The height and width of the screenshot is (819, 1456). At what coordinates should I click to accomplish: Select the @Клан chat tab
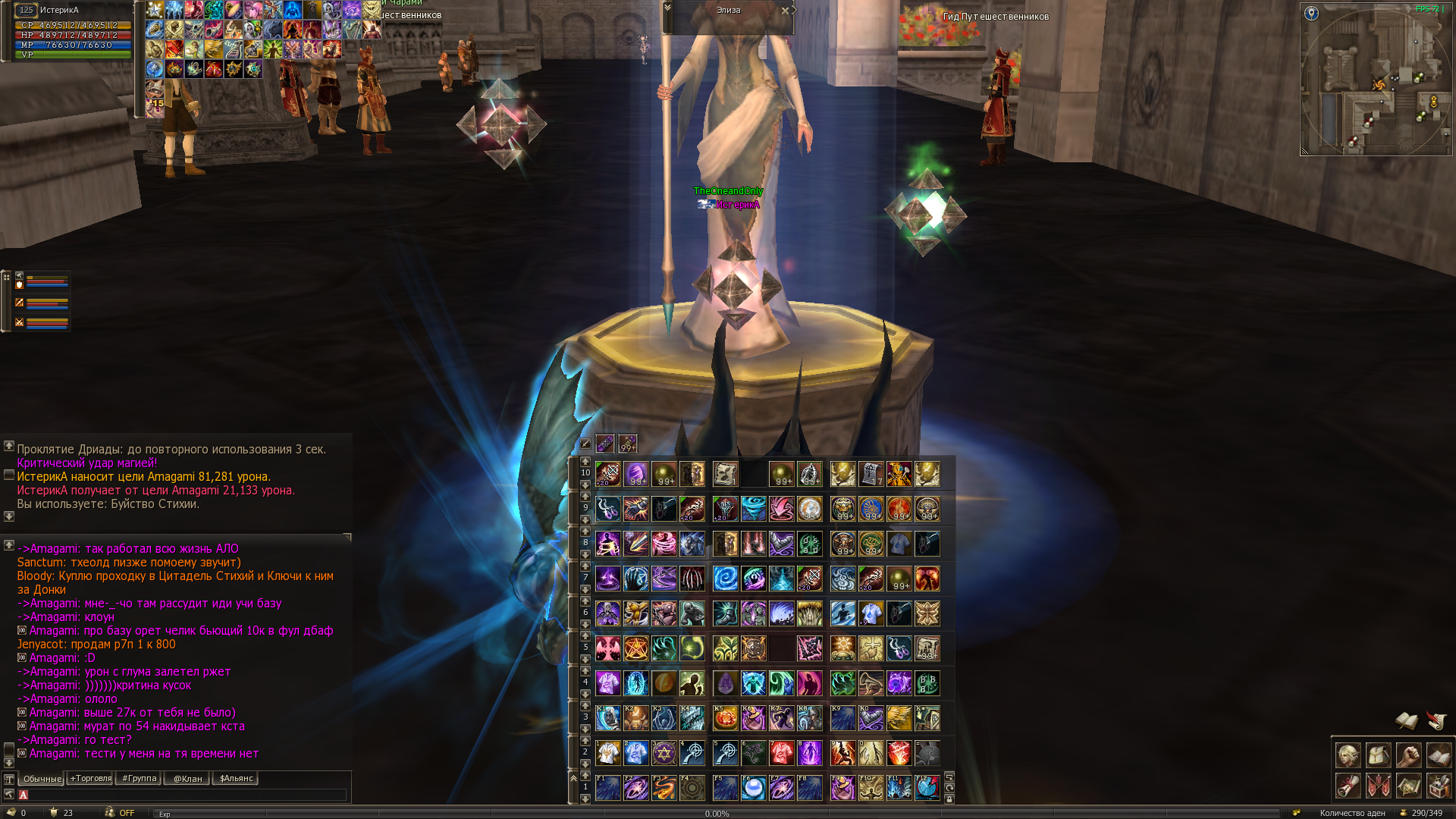point(187,778)
